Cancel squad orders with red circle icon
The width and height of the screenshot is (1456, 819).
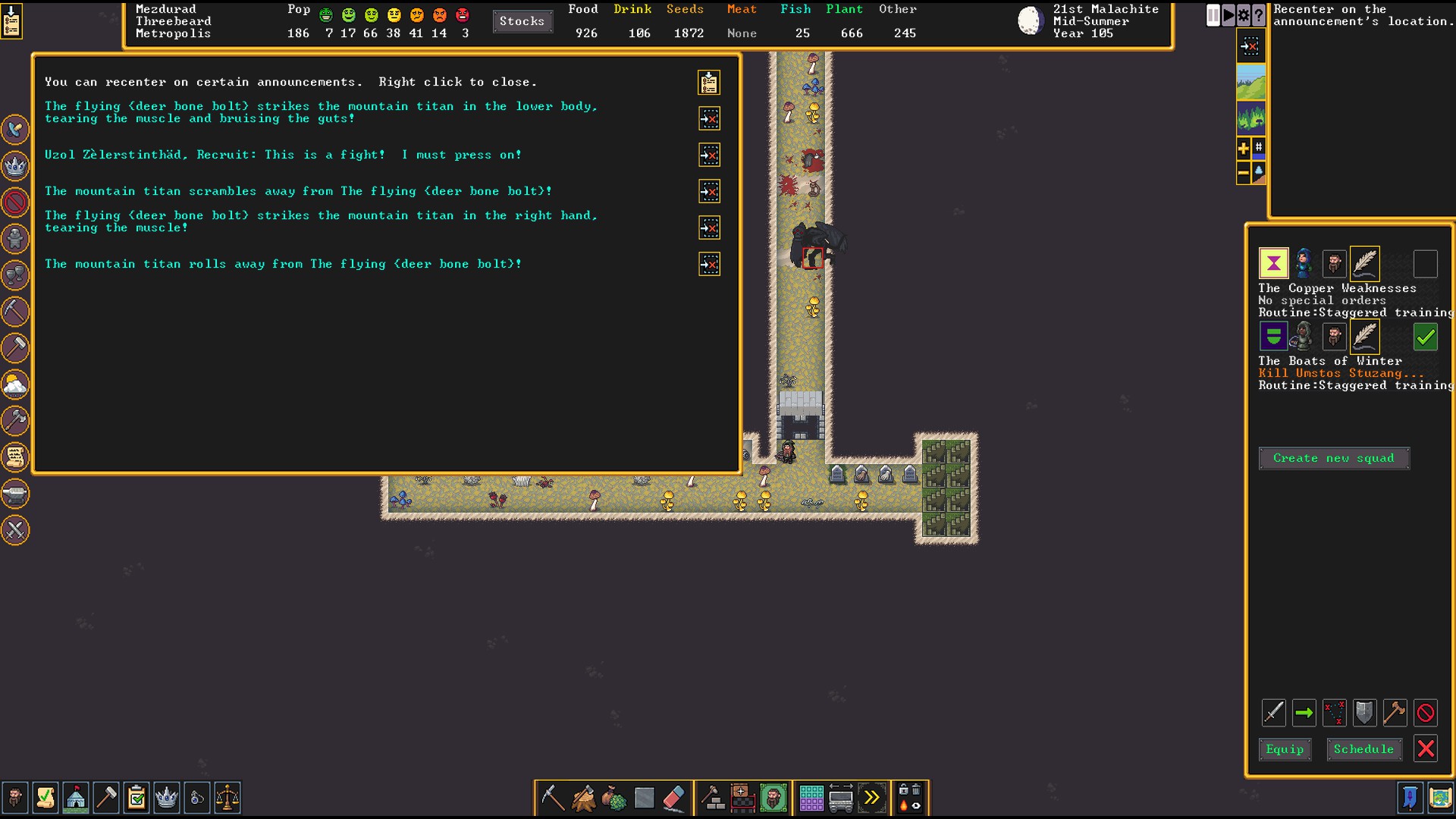(1426, 713)
